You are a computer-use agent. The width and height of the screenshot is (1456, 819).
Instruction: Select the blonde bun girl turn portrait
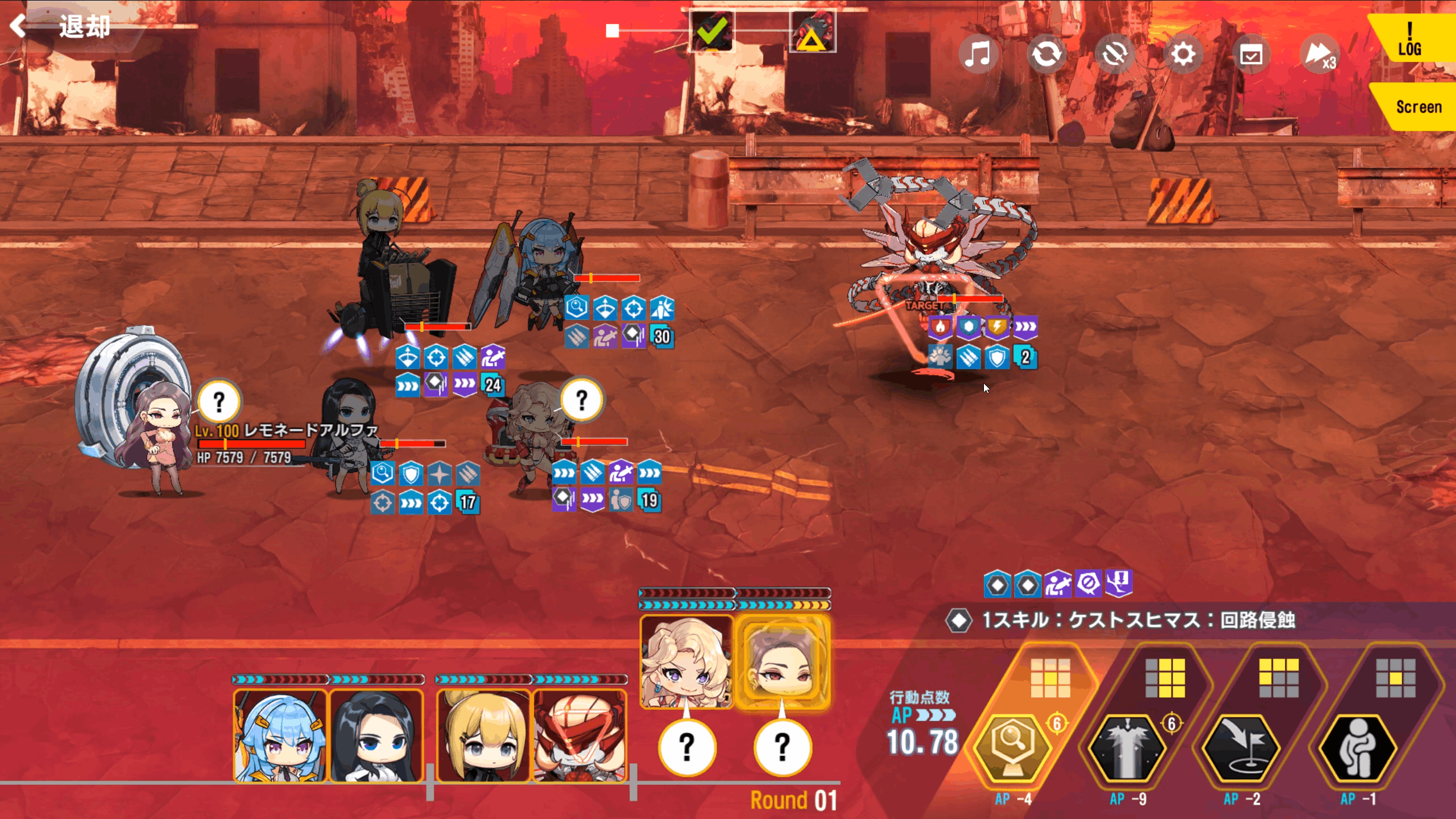pos(483,736)
